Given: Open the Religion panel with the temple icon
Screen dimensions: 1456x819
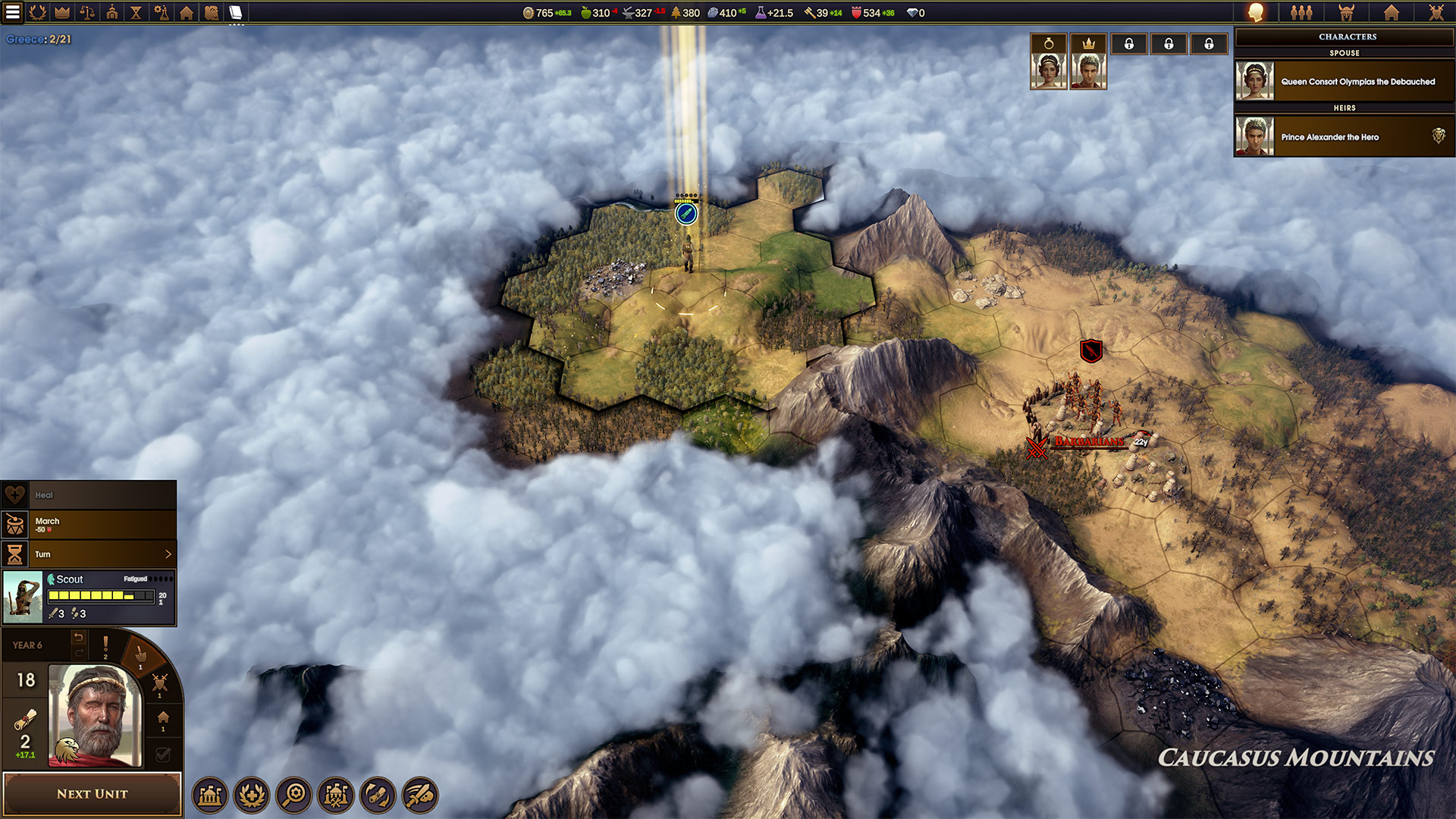Looking at the screenshot, I should 111,12.
